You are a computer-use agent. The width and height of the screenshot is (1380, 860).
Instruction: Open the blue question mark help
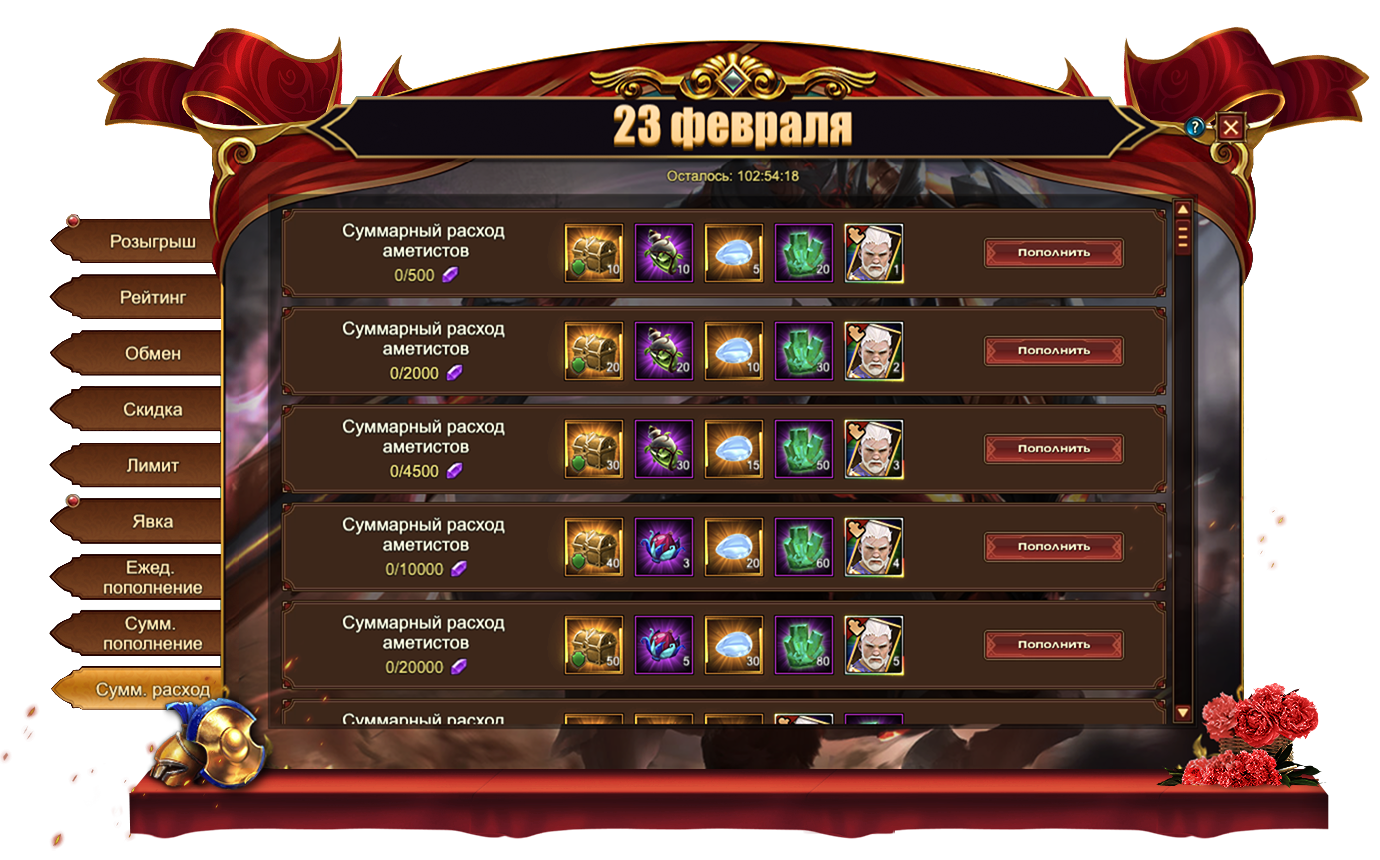click(x=1194, y=127)
